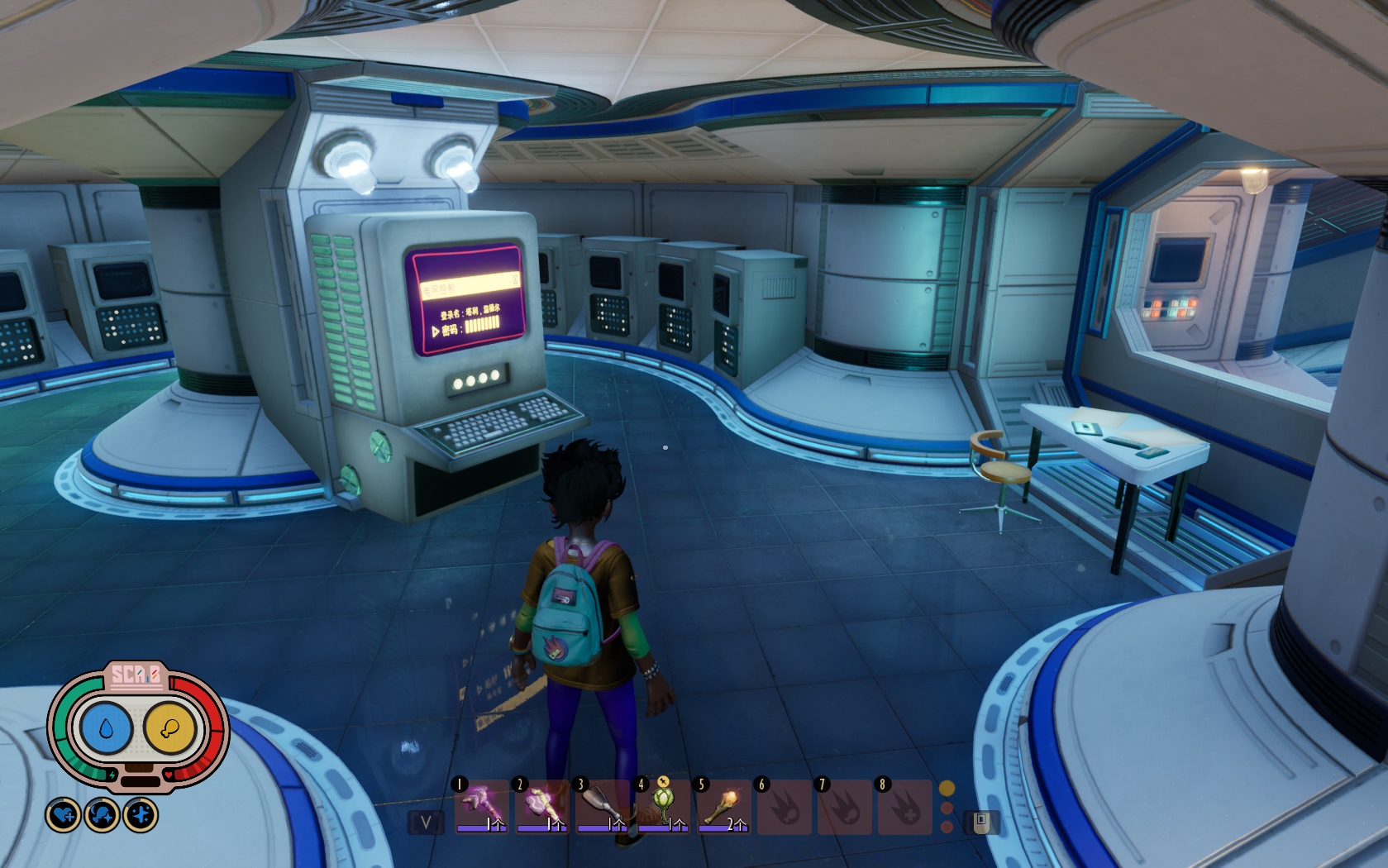Inspect the blue sparkle status effect icon
This screenshot has width=1388, height=868.
(141, 816)
